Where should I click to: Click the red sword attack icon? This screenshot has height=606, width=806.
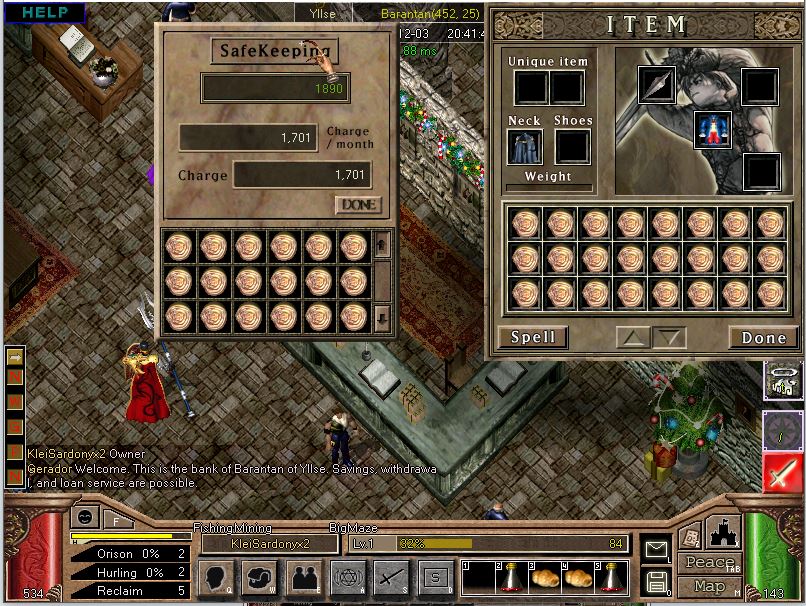pyautogui.click(x=782, y=474)
